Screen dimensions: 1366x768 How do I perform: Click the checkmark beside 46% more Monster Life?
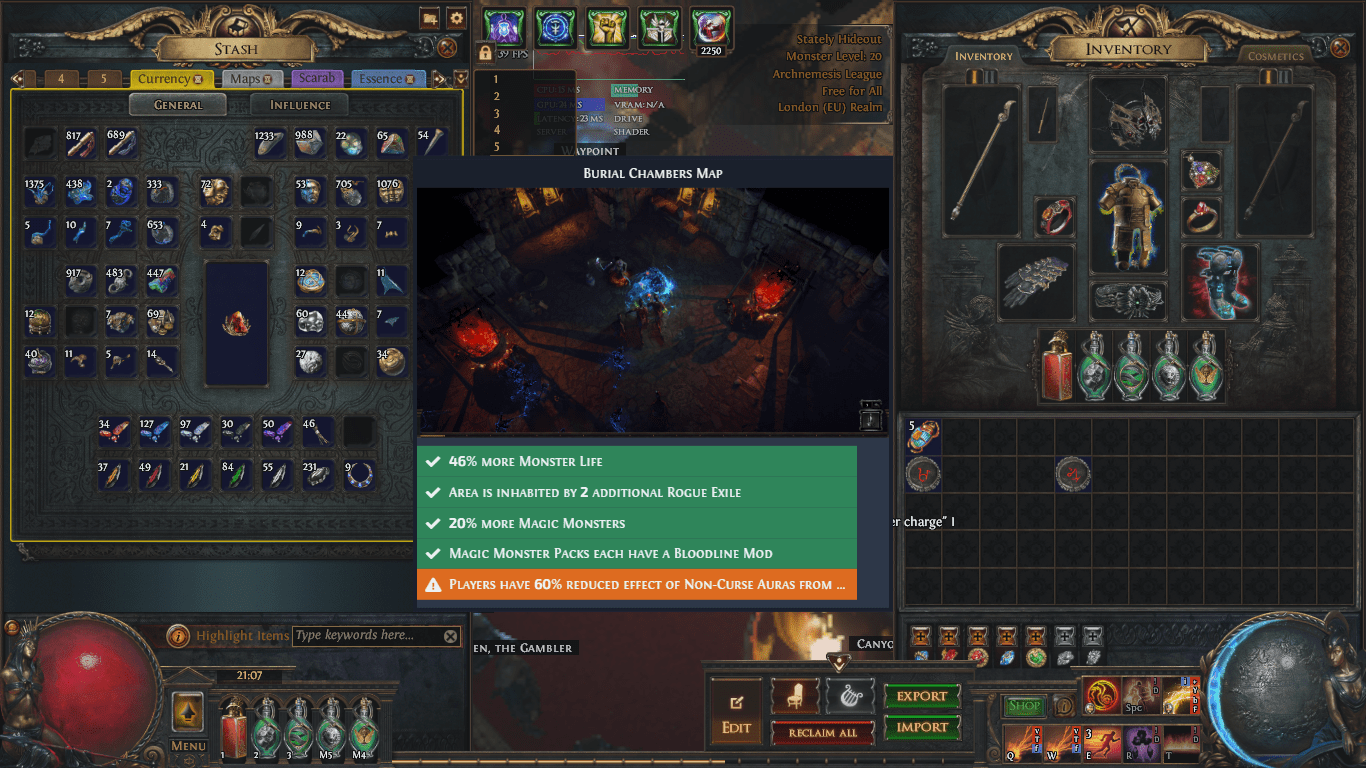click(x=434, y=461)
